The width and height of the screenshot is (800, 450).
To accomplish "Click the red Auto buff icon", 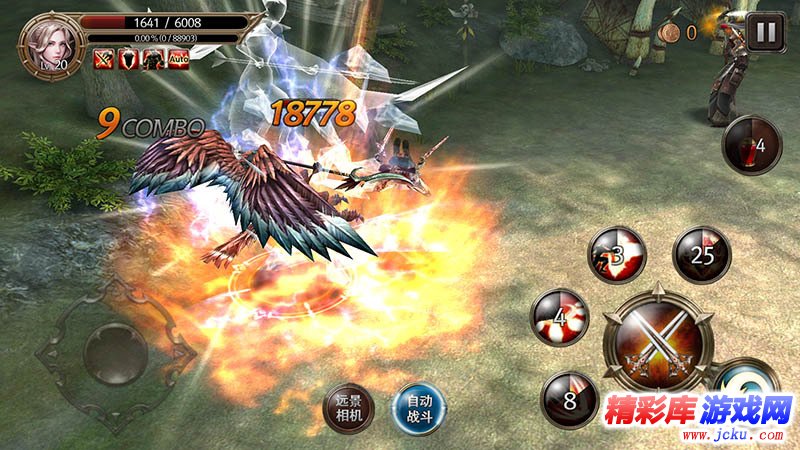I will 180,58.
